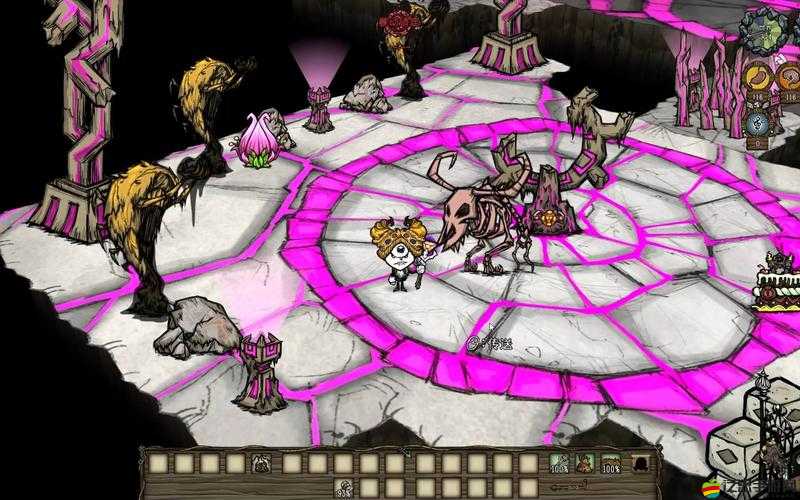Click the dark backpack silhouette slot

tap(641, 463)
